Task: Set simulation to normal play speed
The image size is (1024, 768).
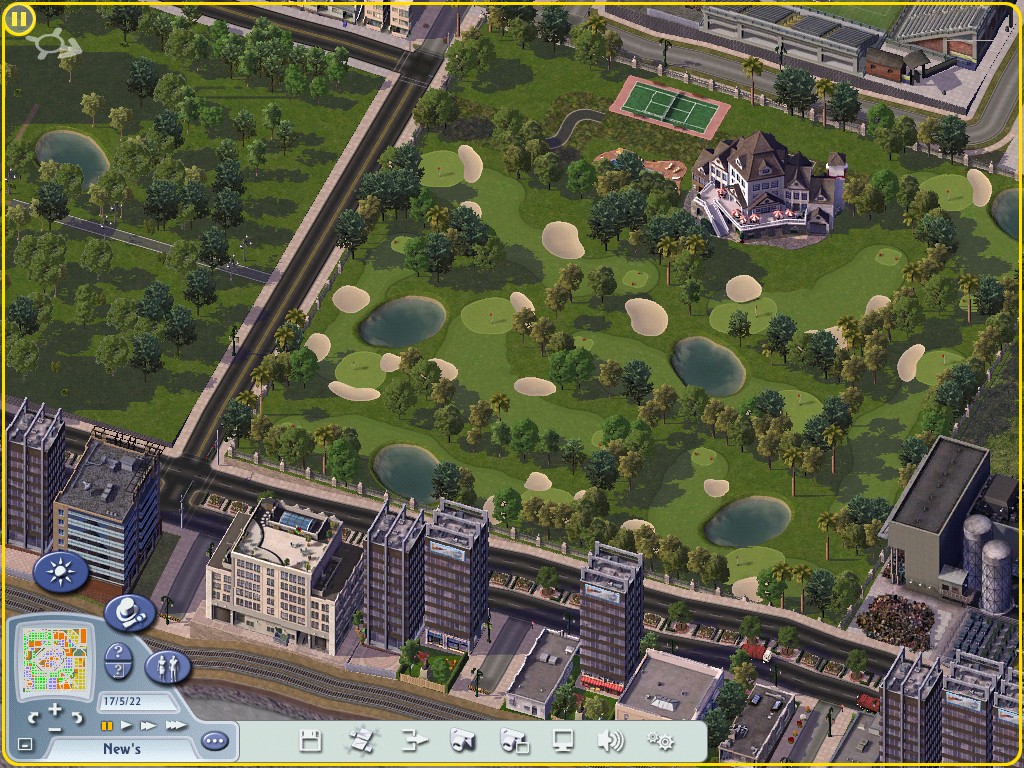Action: coord(127,725)
